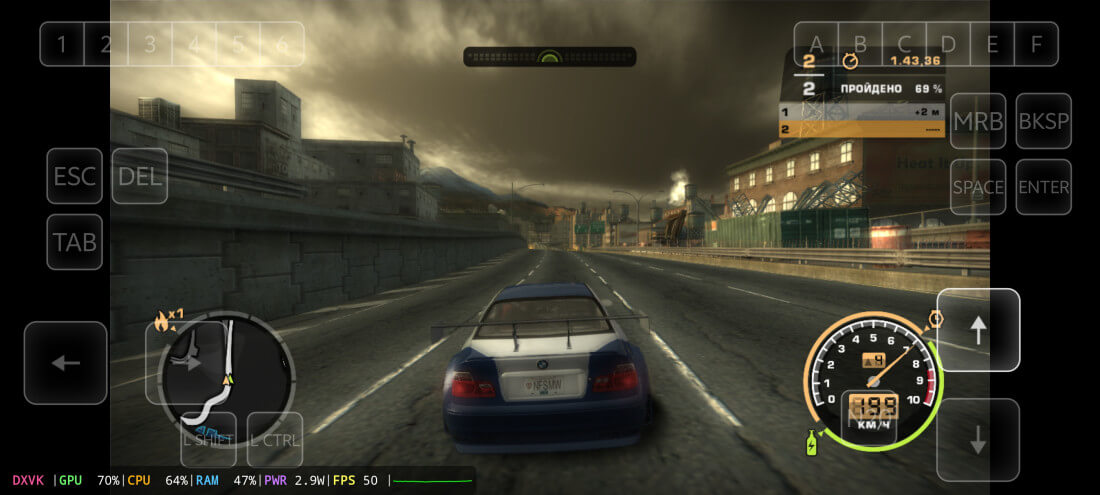Tap the letter A overlay key

coord(816,44)
